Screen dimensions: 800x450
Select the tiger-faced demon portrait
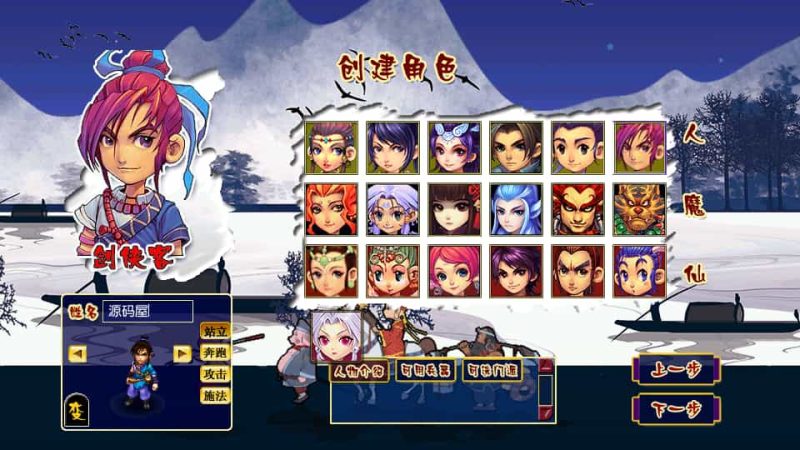(639, 210)
